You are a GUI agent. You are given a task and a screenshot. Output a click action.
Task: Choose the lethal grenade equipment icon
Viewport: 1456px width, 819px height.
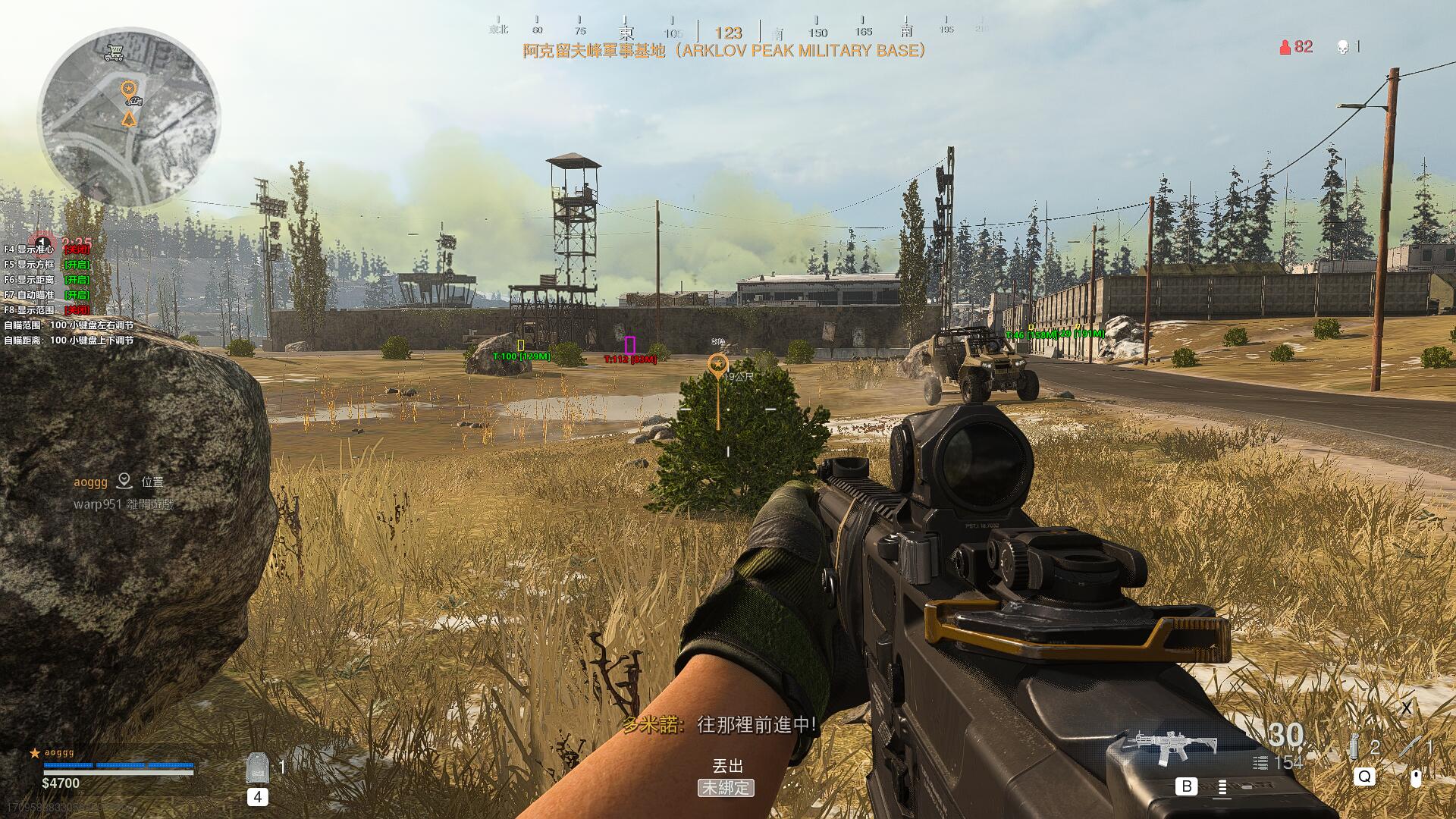pyautogui.click(x=1354, y=748)
